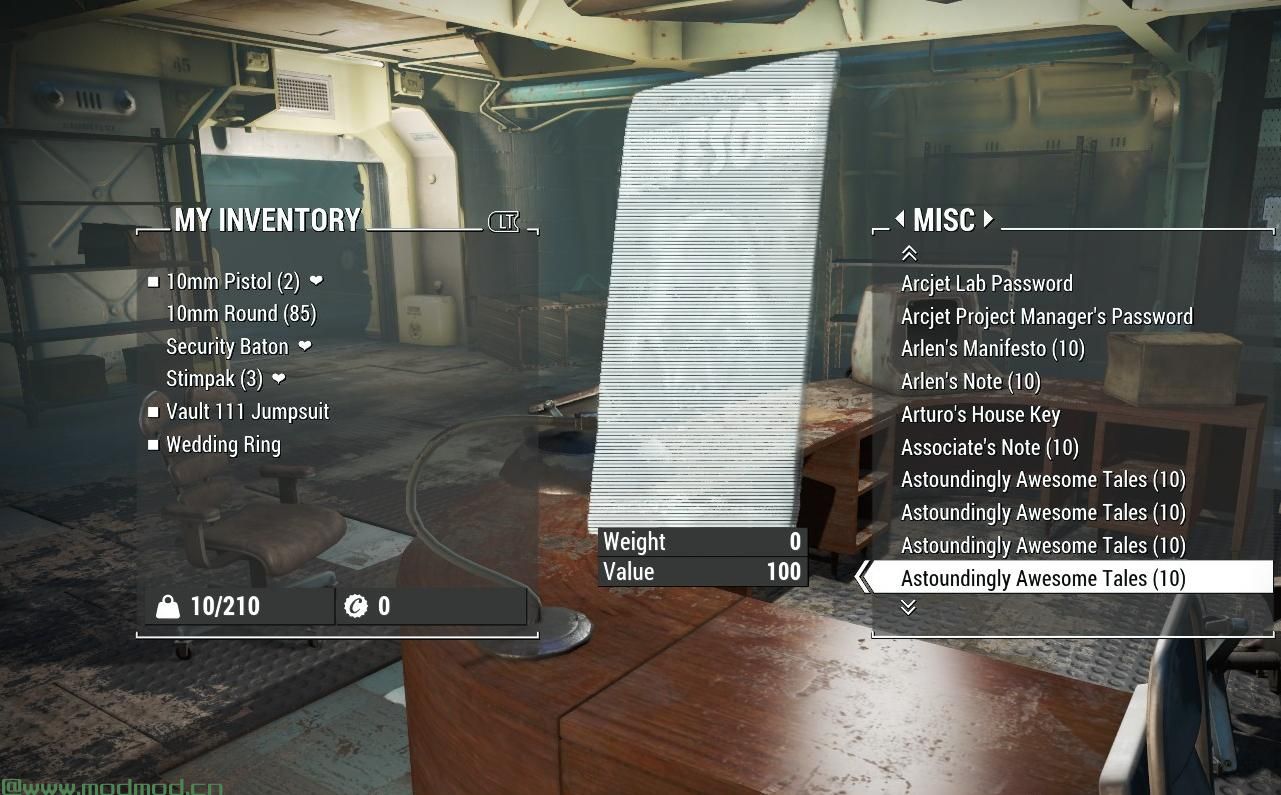The height and width of the screenshot is (795, 1281).
Task: Click the double chevron below the item list
Action: click(x=909, y=607)
